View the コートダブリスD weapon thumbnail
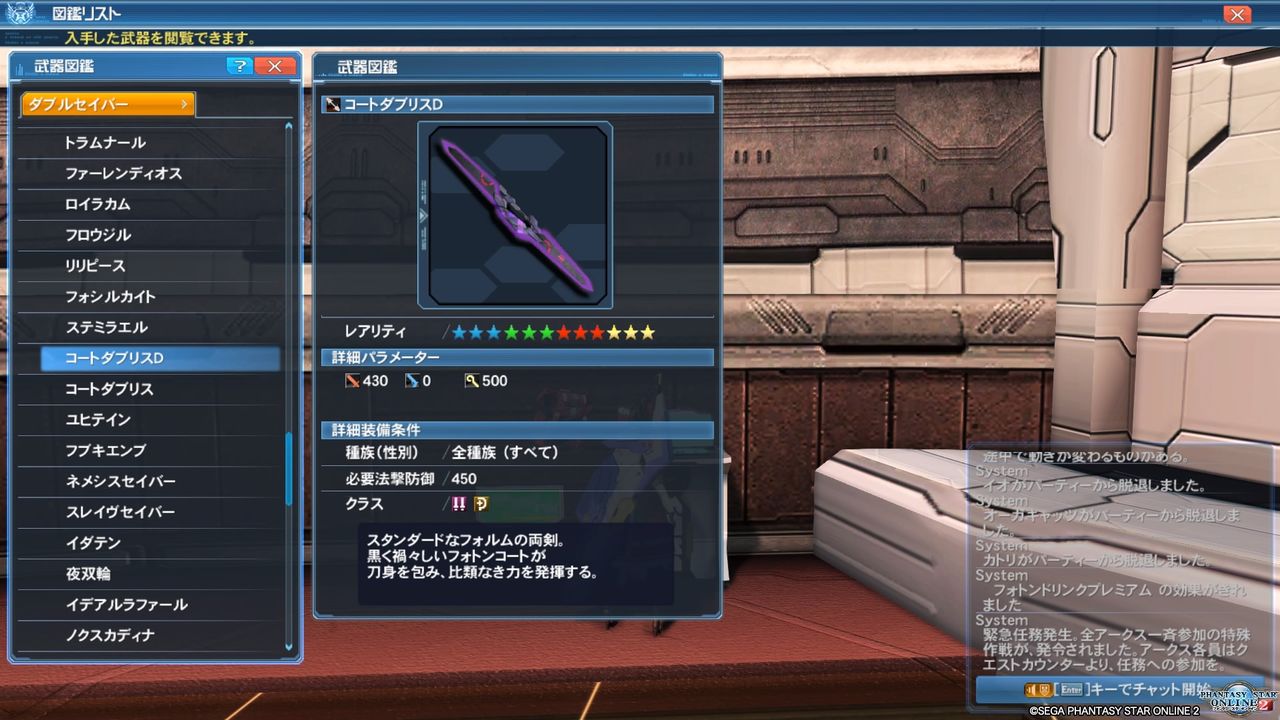Viewport: 1280px width, 720px height. (515, 214)
